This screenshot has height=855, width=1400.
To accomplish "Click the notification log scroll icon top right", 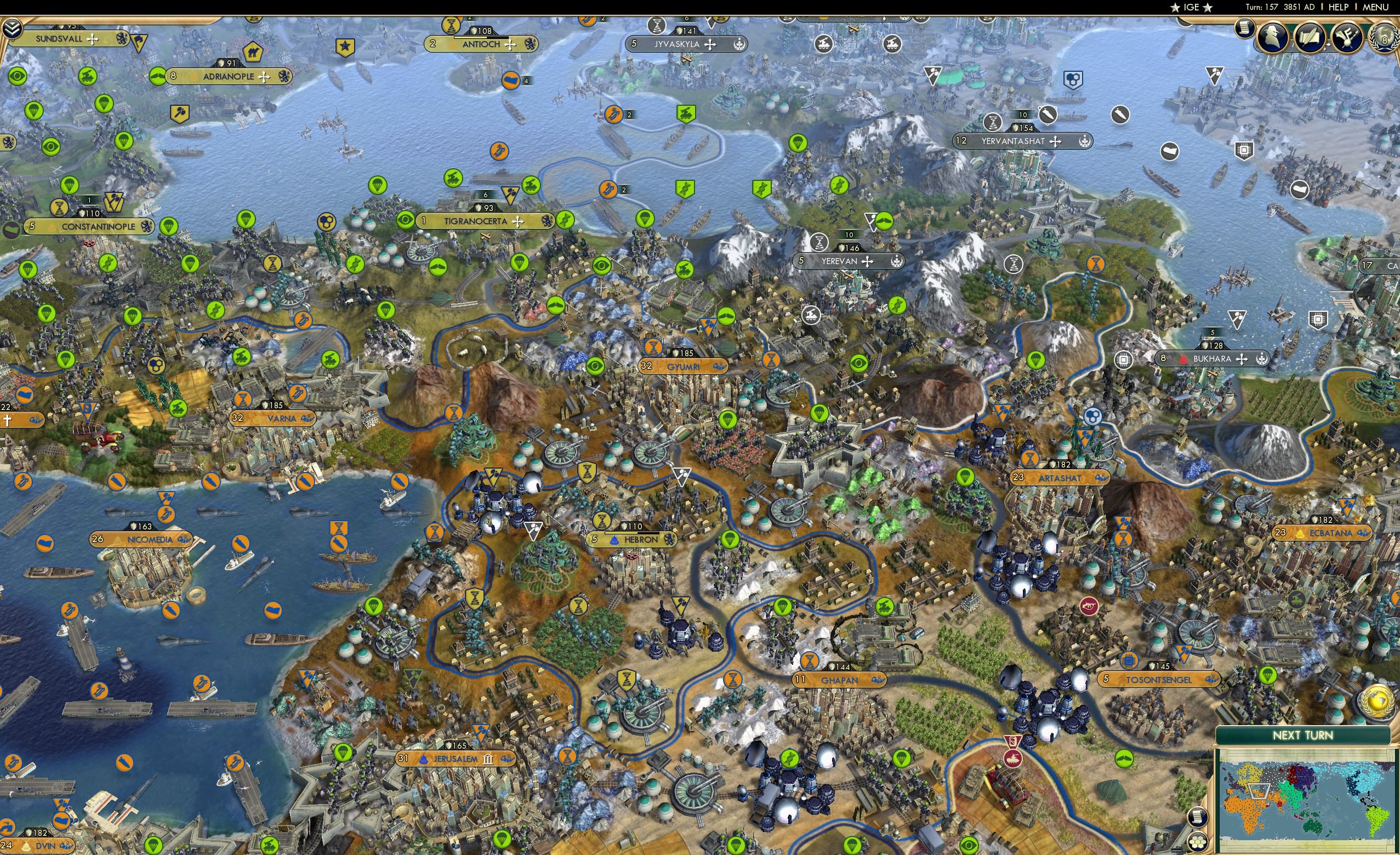I will pyautogui.click(x=1245, y=32).
